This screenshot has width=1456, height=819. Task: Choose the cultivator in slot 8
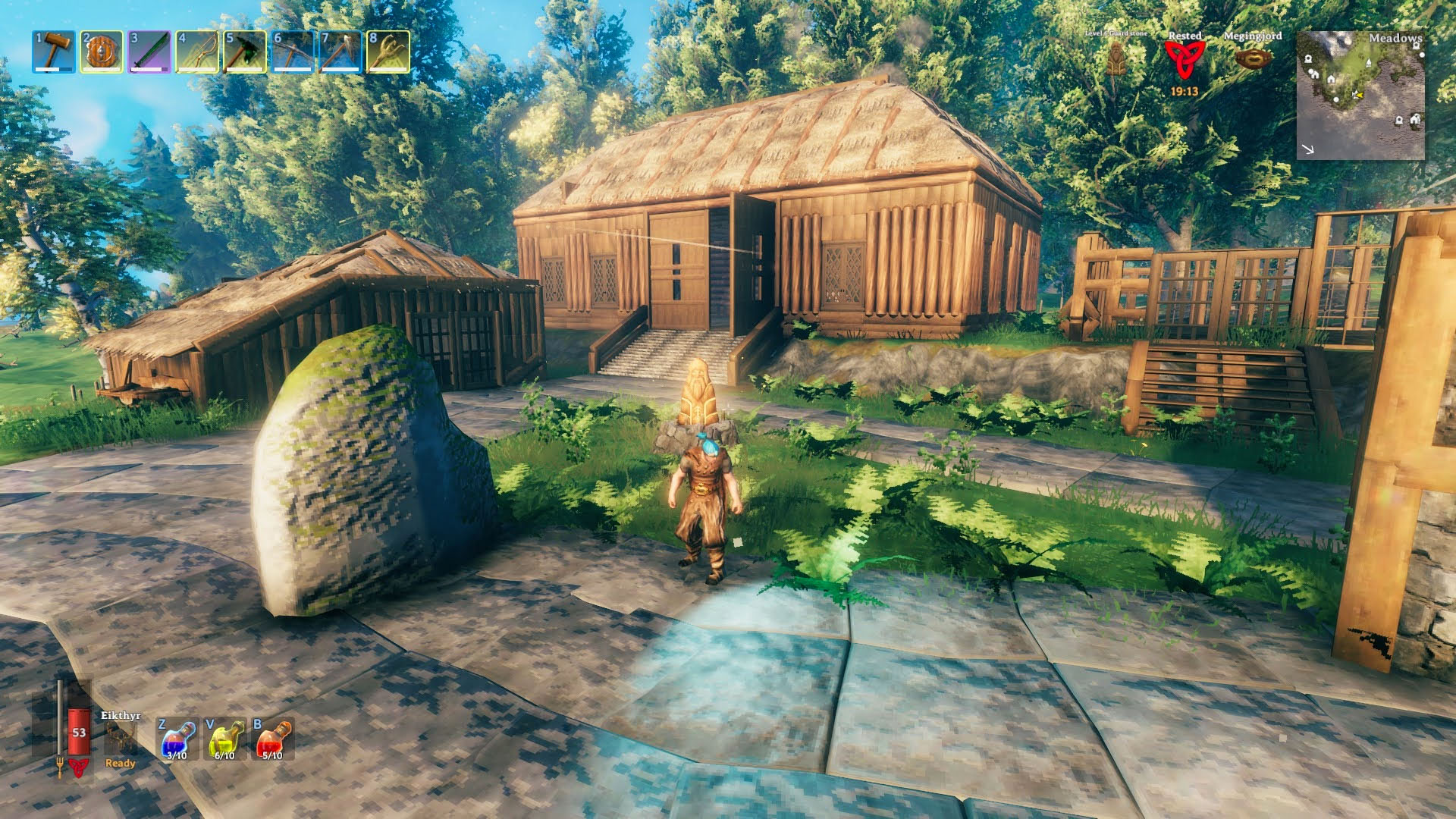pos(388,52)
